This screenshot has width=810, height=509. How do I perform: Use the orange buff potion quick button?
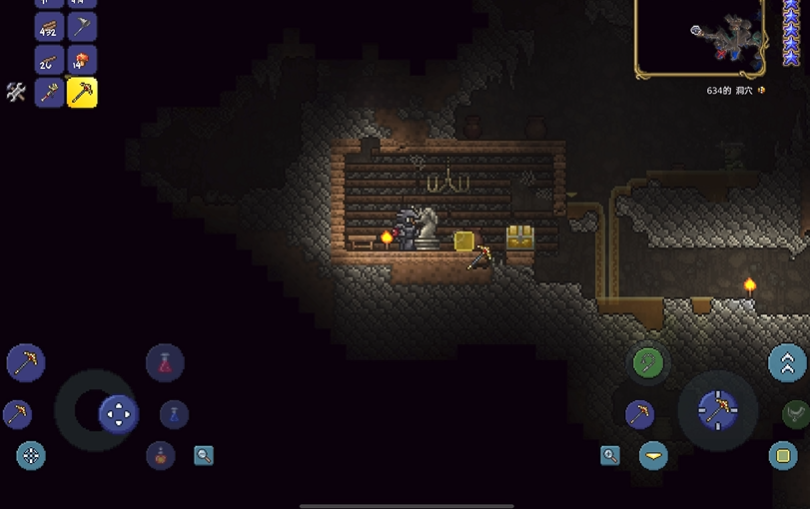click(x=160, y=456)
